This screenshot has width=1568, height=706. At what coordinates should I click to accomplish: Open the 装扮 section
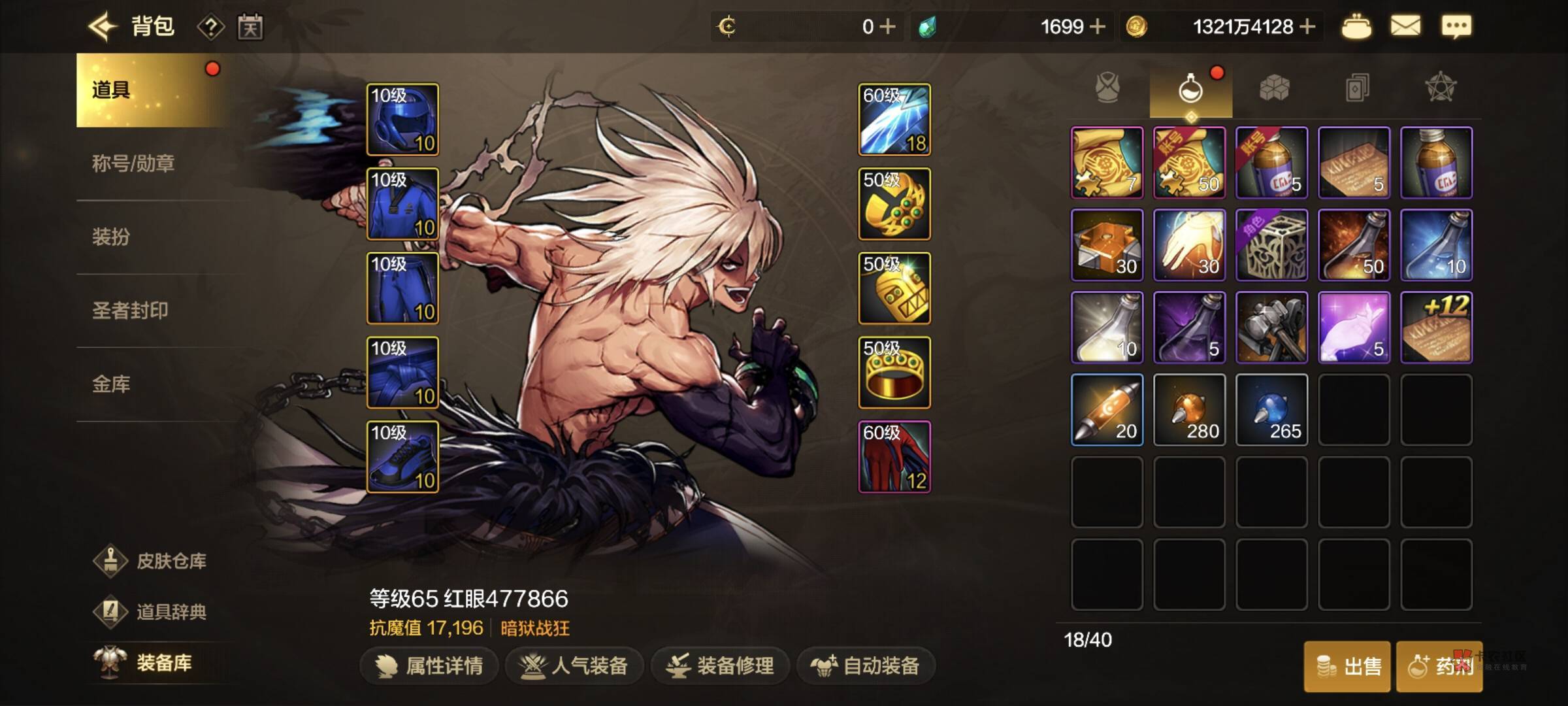[x=111, y=237]
